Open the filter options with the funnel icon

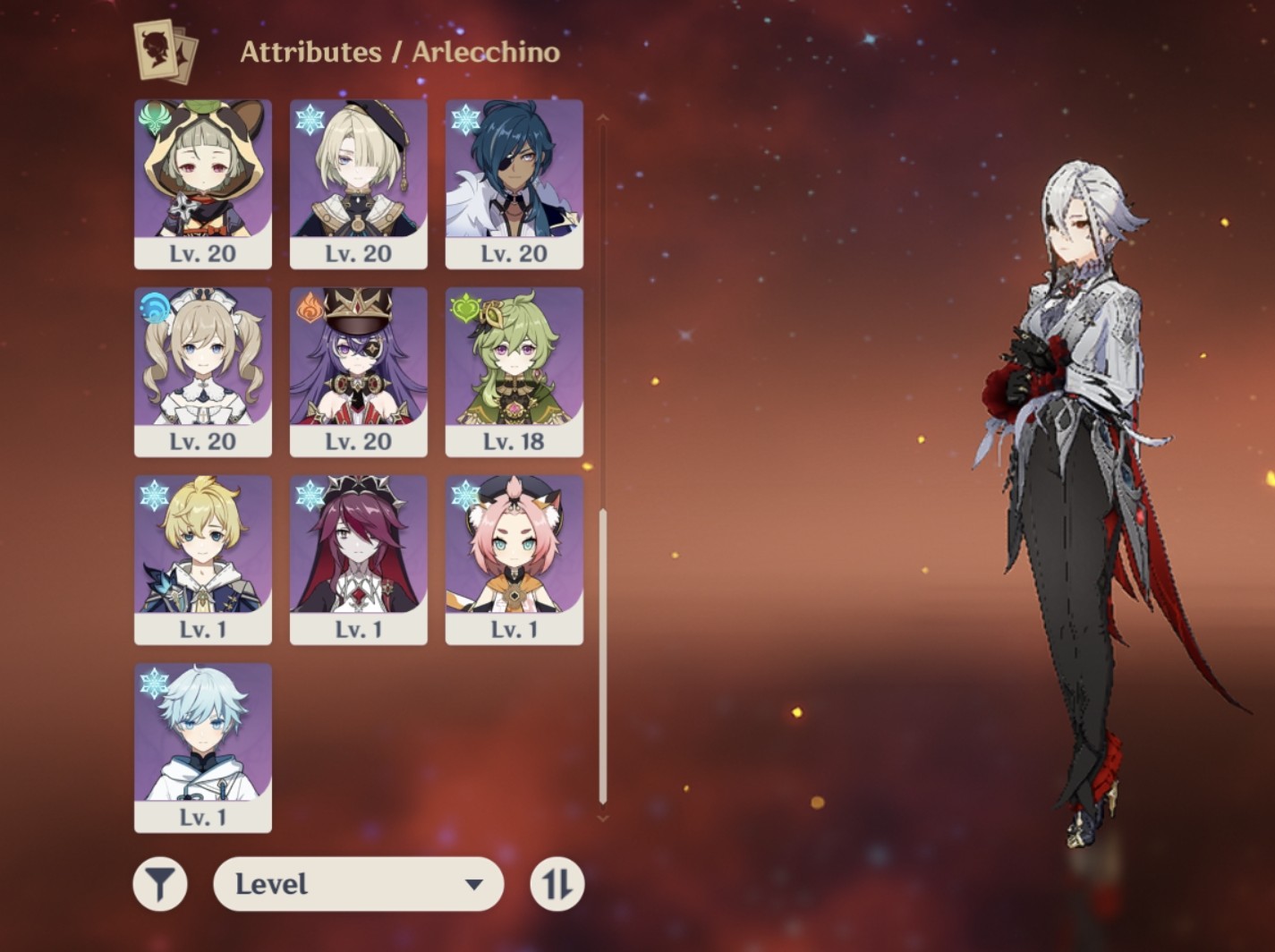pyautogui.click(x=159, y=883)
